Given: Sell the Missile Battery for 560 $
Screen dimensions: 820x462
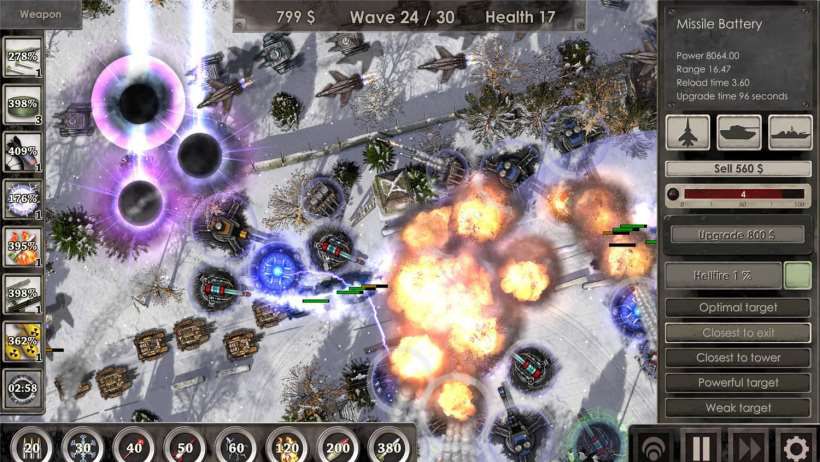Looking at the screenshot, I should coord(738,169).
